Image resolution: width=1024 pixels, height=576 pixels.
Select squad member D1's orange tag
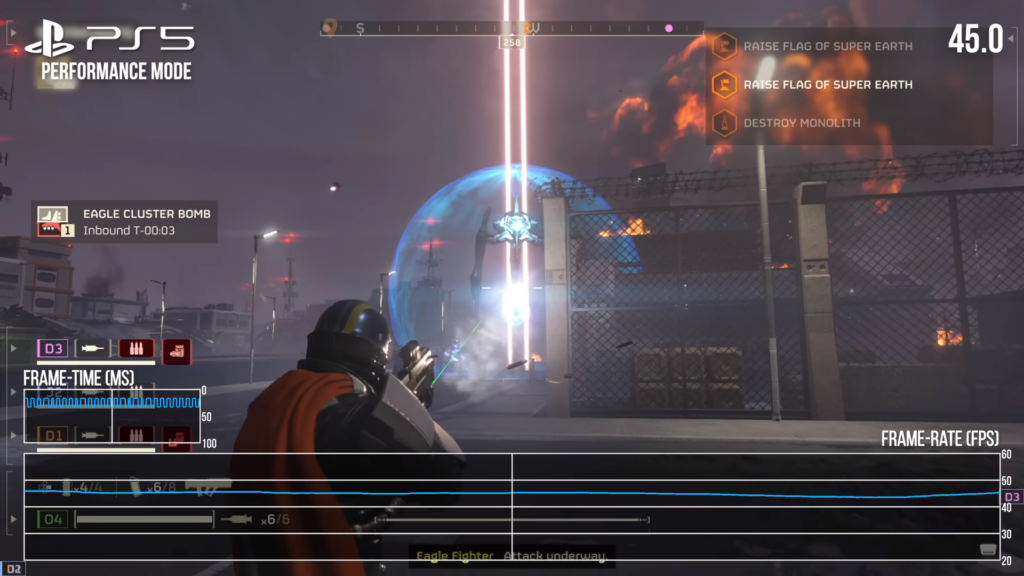coord(52,435)
